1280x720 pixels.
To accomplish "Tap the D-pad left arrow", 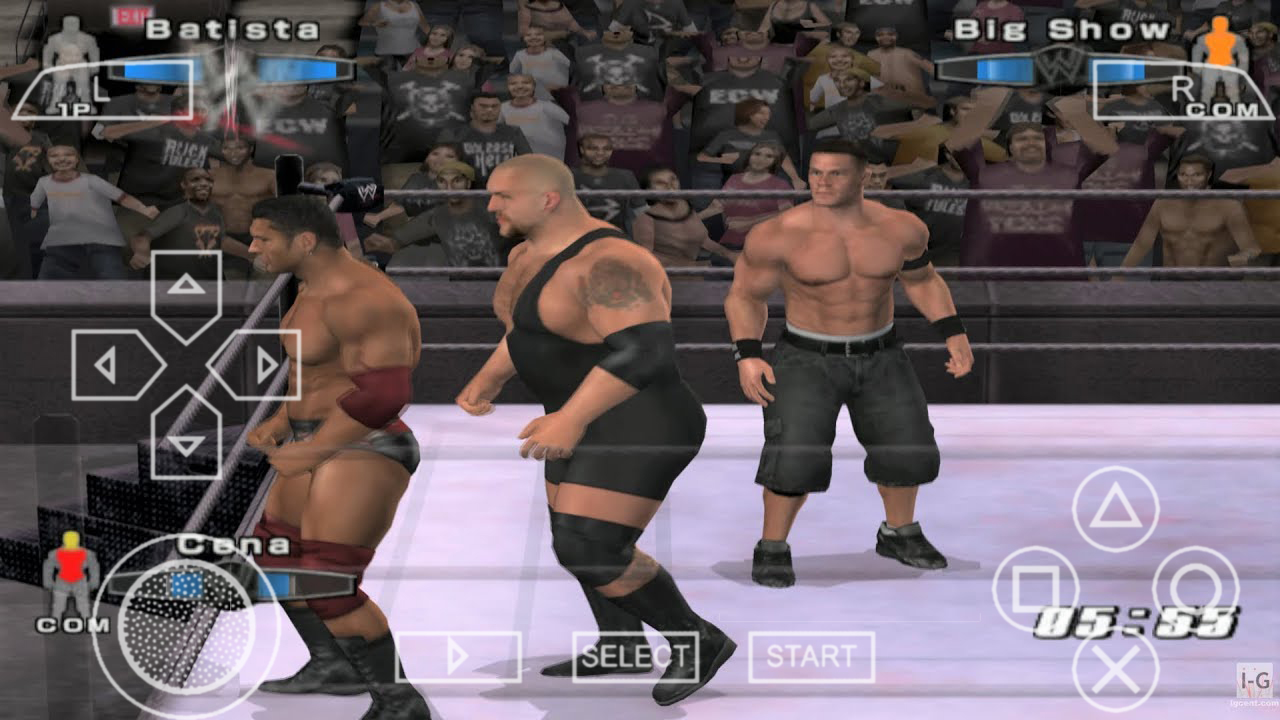I will point(108,362).
